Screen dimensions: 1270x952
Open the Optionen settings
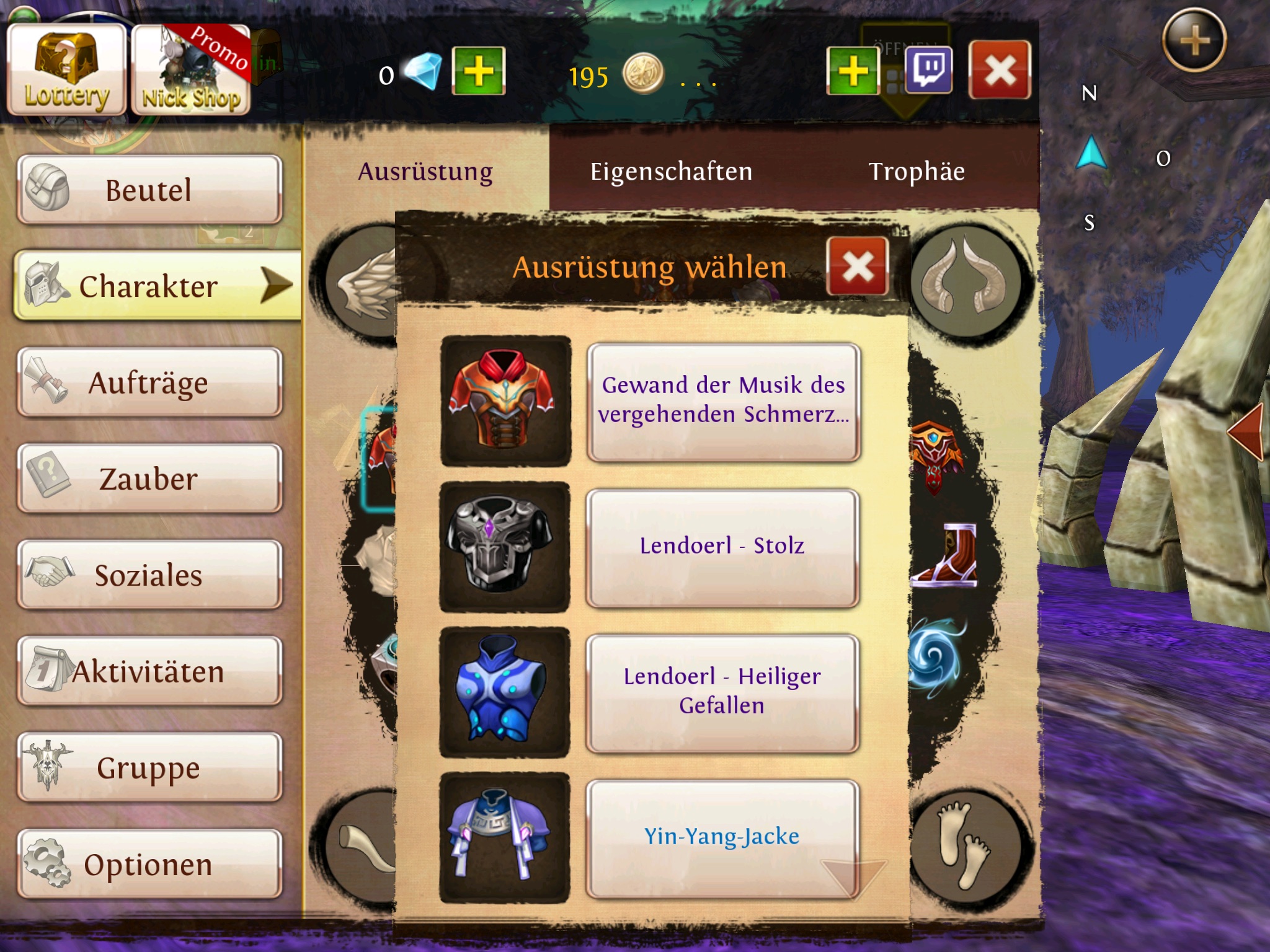point(149,865)
